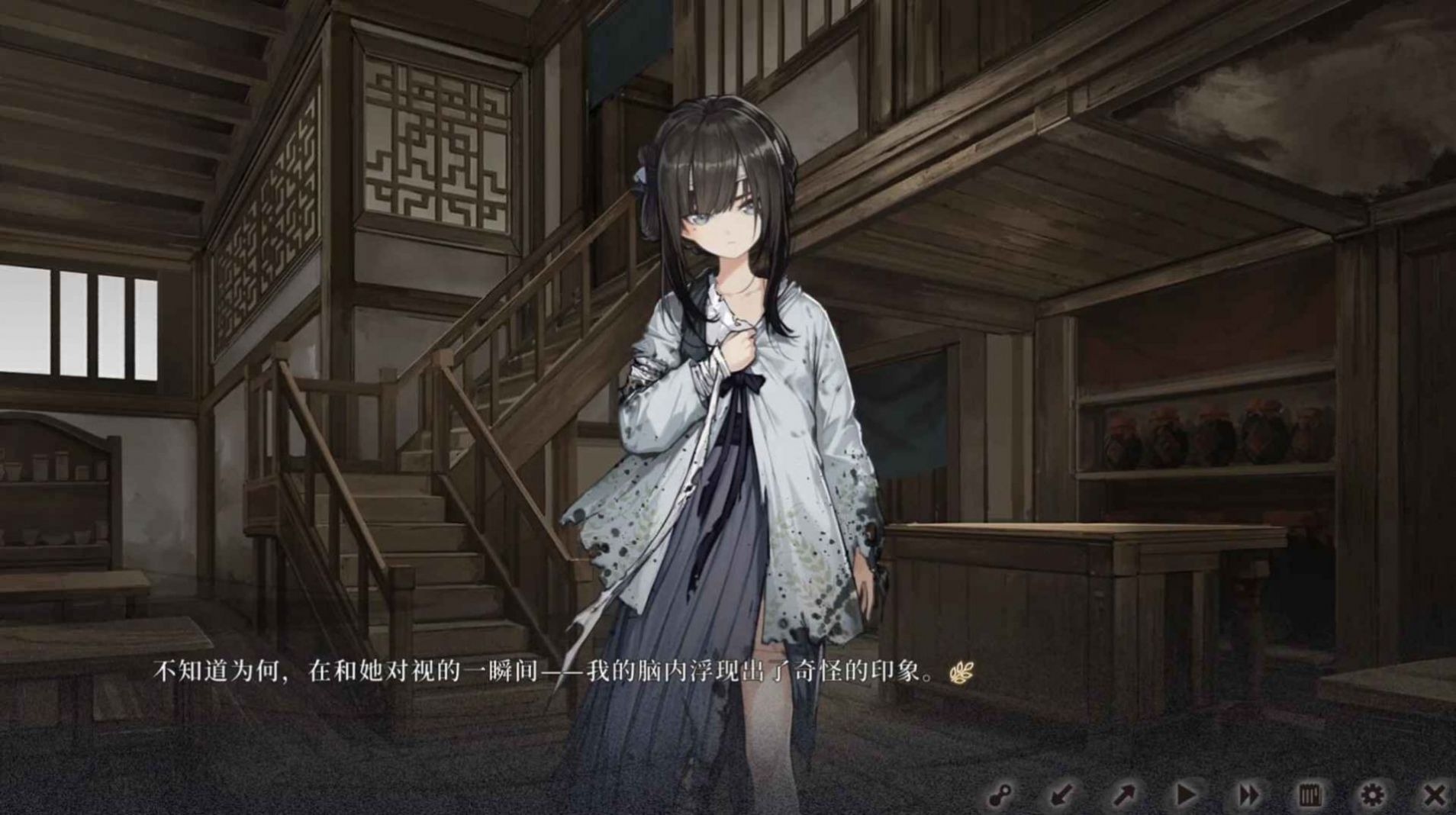
Task: Click the jump-forward up-right arrow icon
Action: (x=1125, y=794)
